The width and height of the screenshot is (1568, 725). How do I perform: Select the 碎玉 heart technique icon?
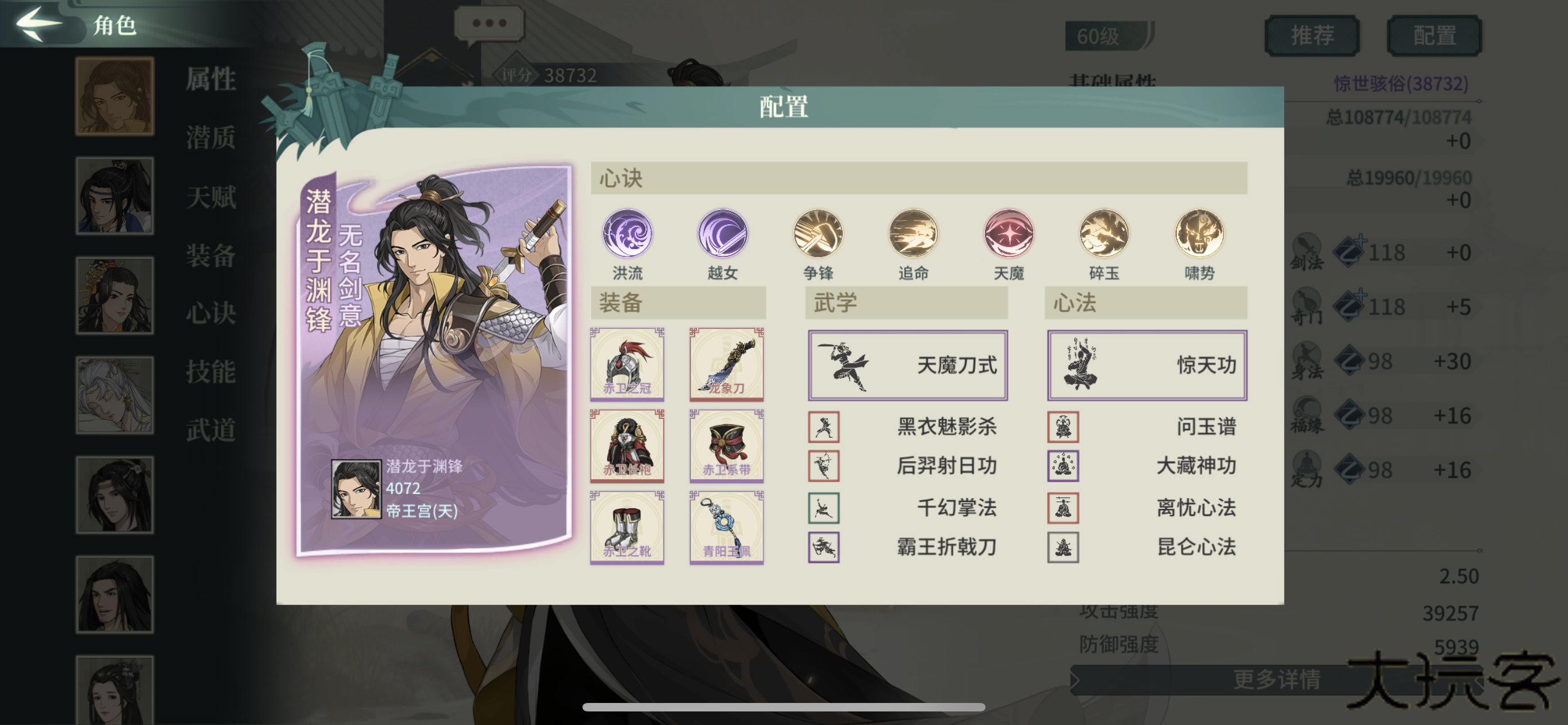1103,236
